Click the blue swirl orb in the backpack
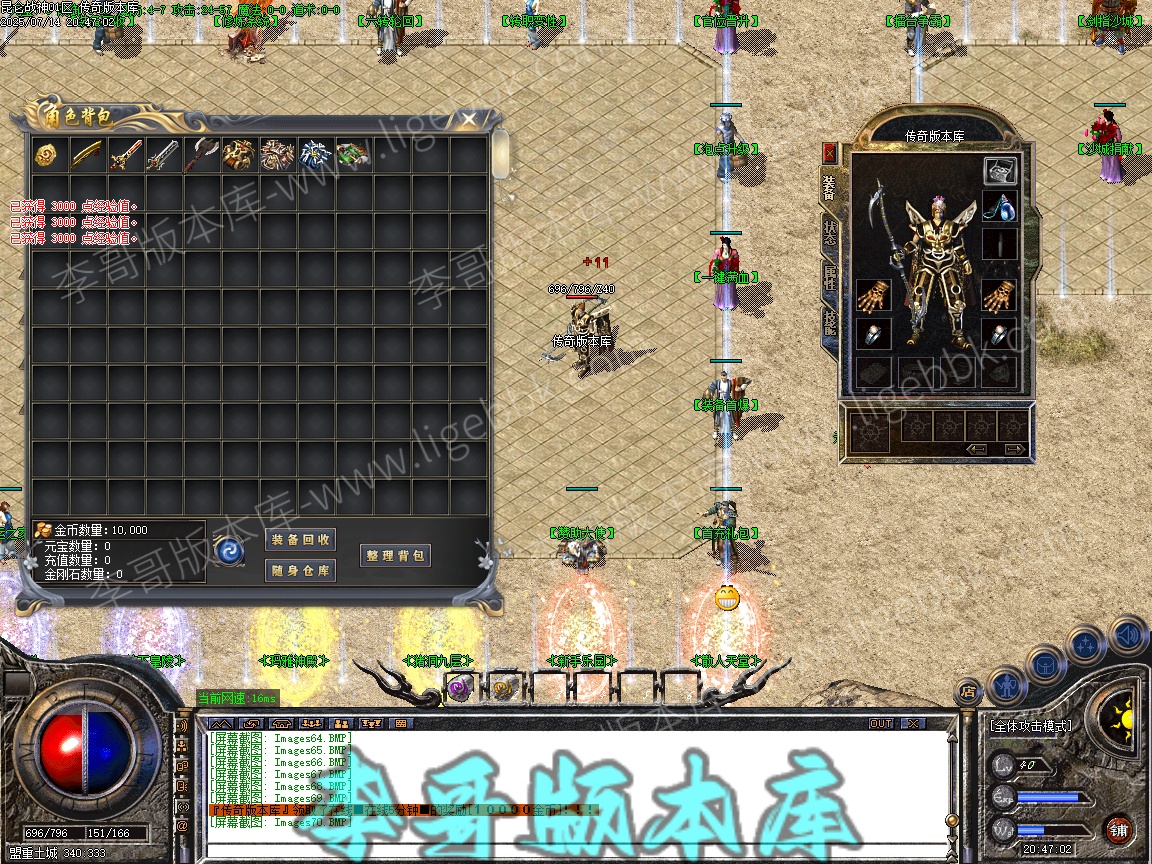 [229, 552]
